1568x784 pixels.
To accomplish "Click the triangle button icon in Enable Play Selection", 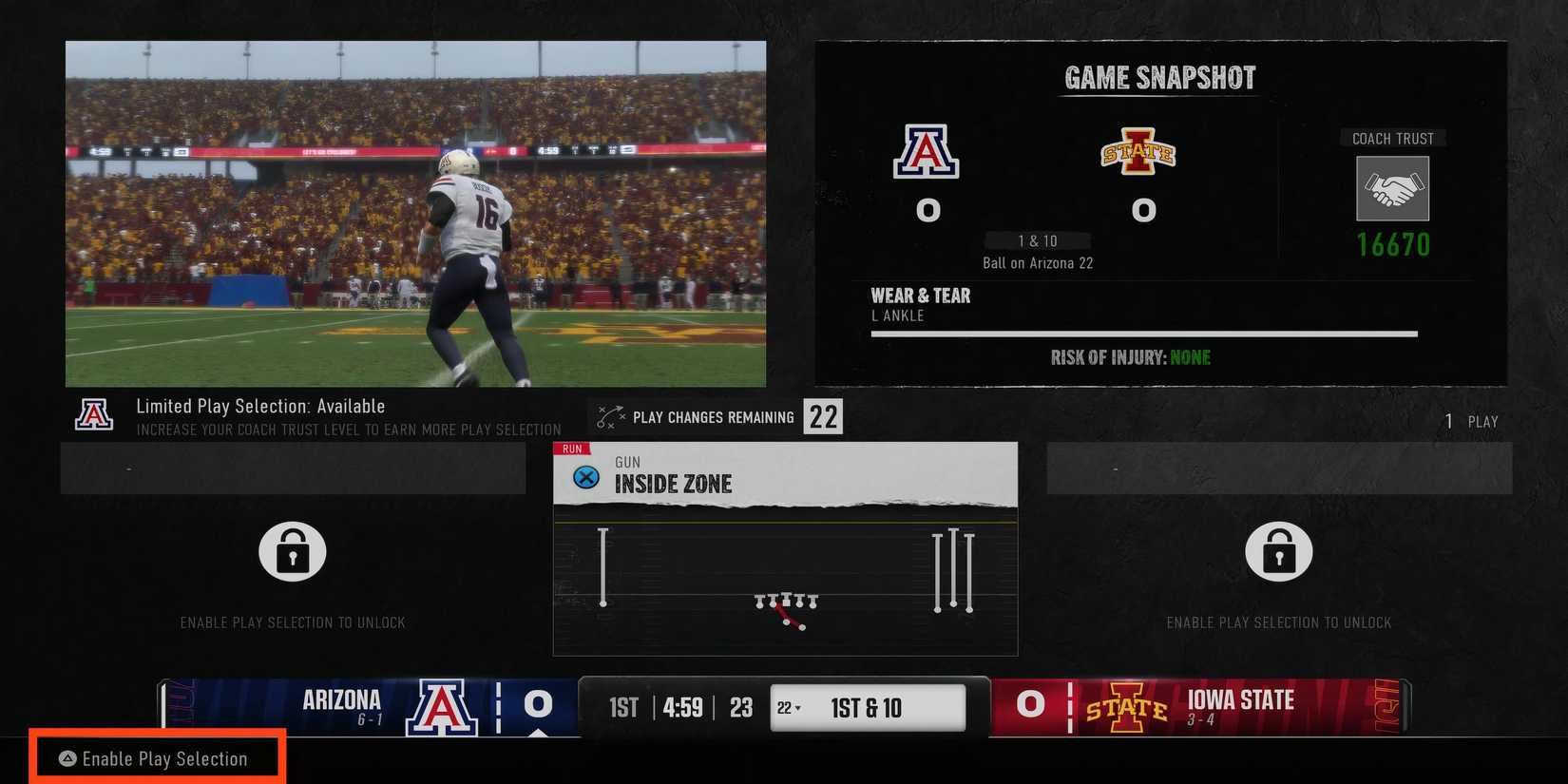I will pos(67,758).
